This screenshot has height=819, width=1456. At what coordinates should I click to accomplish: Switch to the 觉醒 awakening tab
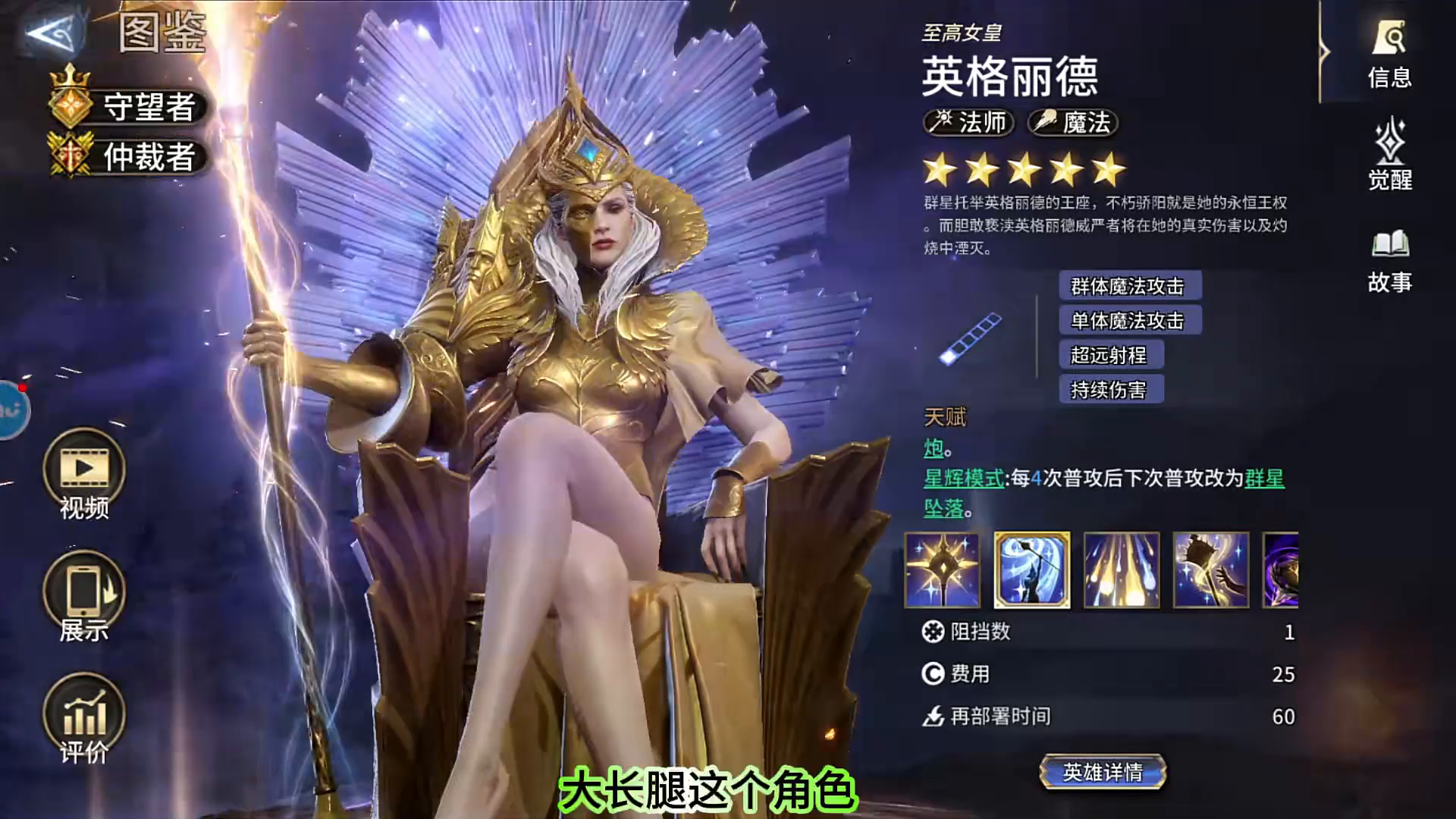click(x=1392, y=155)
